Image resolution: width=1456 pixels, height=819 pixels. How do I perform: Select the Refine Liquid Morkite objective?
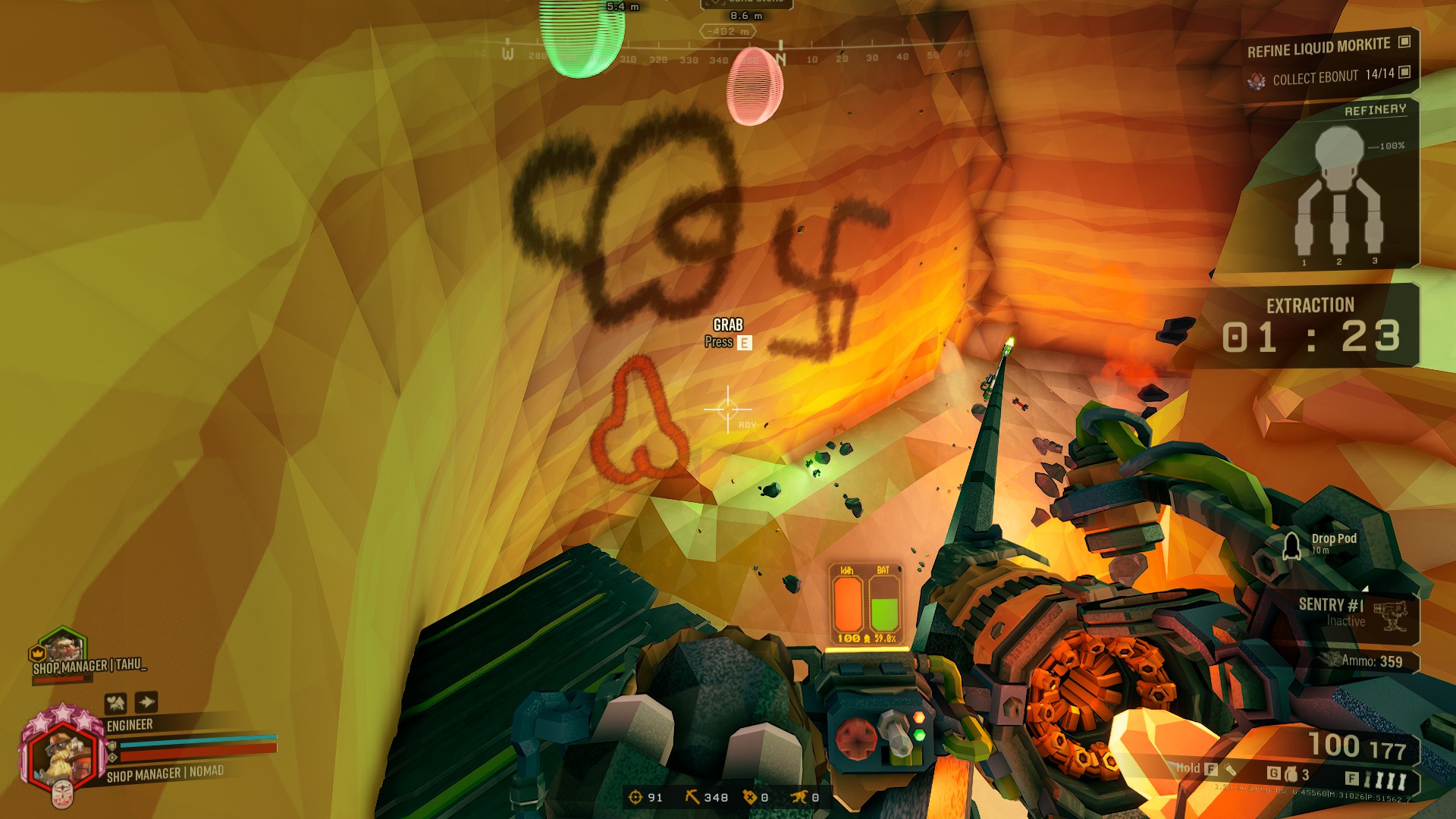1319,48
